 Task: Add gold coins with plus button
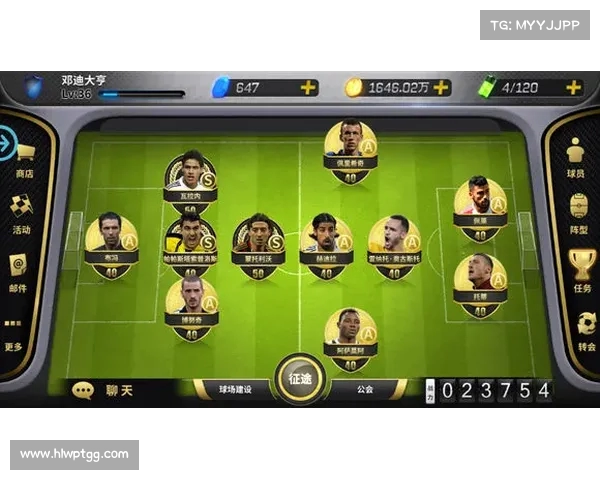pos(441,87)
